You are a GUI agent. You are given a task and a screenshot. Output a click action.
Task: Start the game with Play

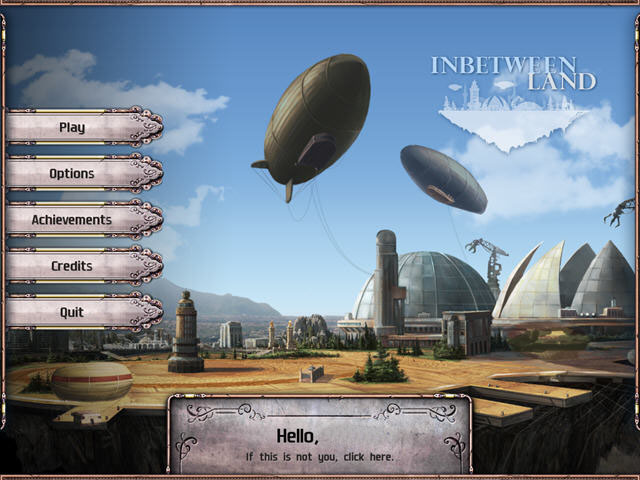coord(73,127)
